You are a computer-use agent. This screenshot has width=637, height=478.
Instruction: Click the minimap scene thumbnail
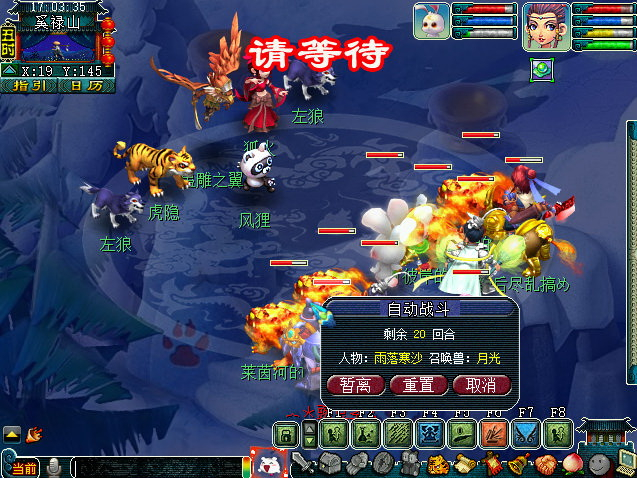(x=55, y=47)
